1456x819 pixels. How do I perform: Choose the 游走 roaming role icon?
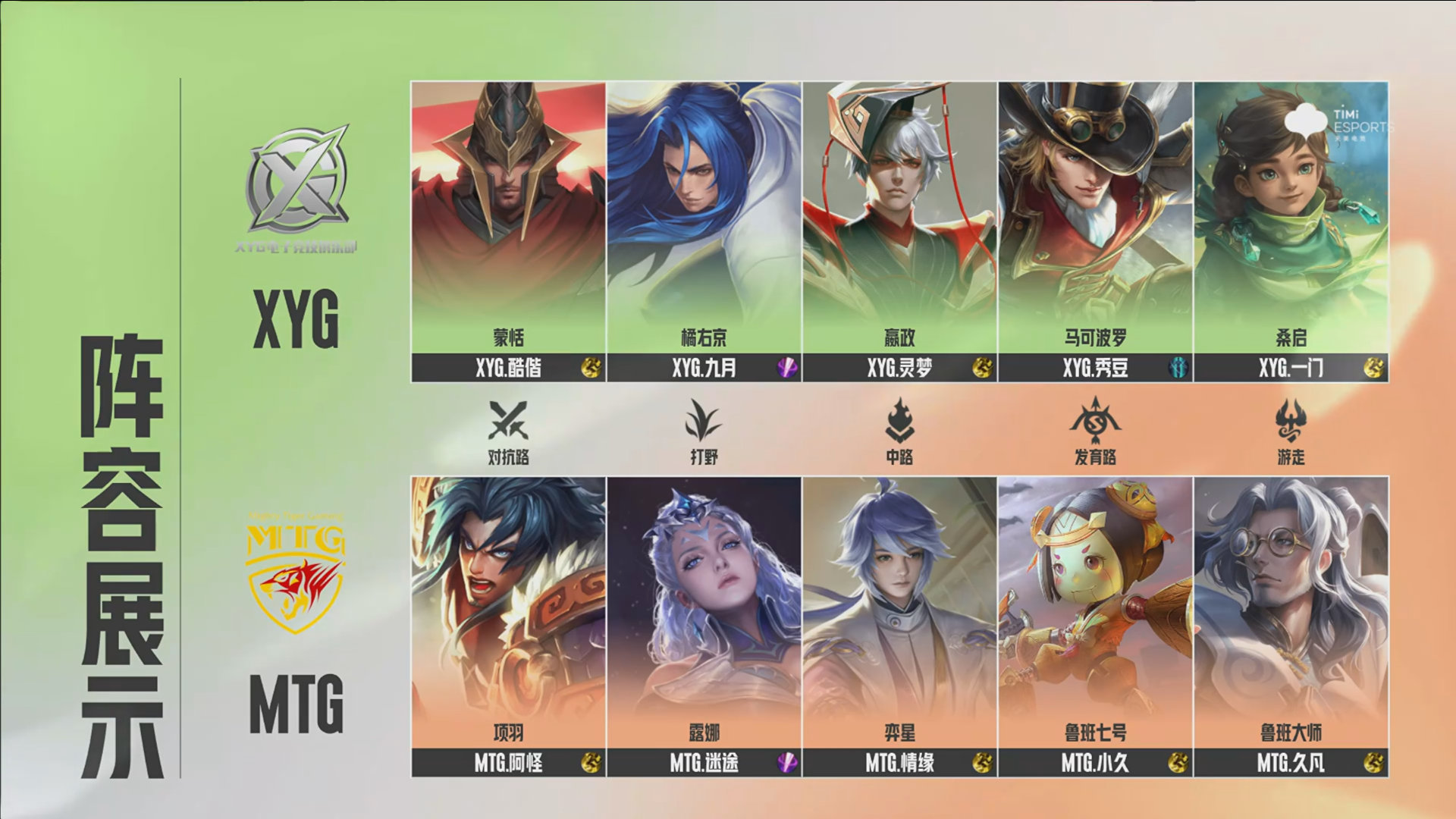(x=1291, y=420)
